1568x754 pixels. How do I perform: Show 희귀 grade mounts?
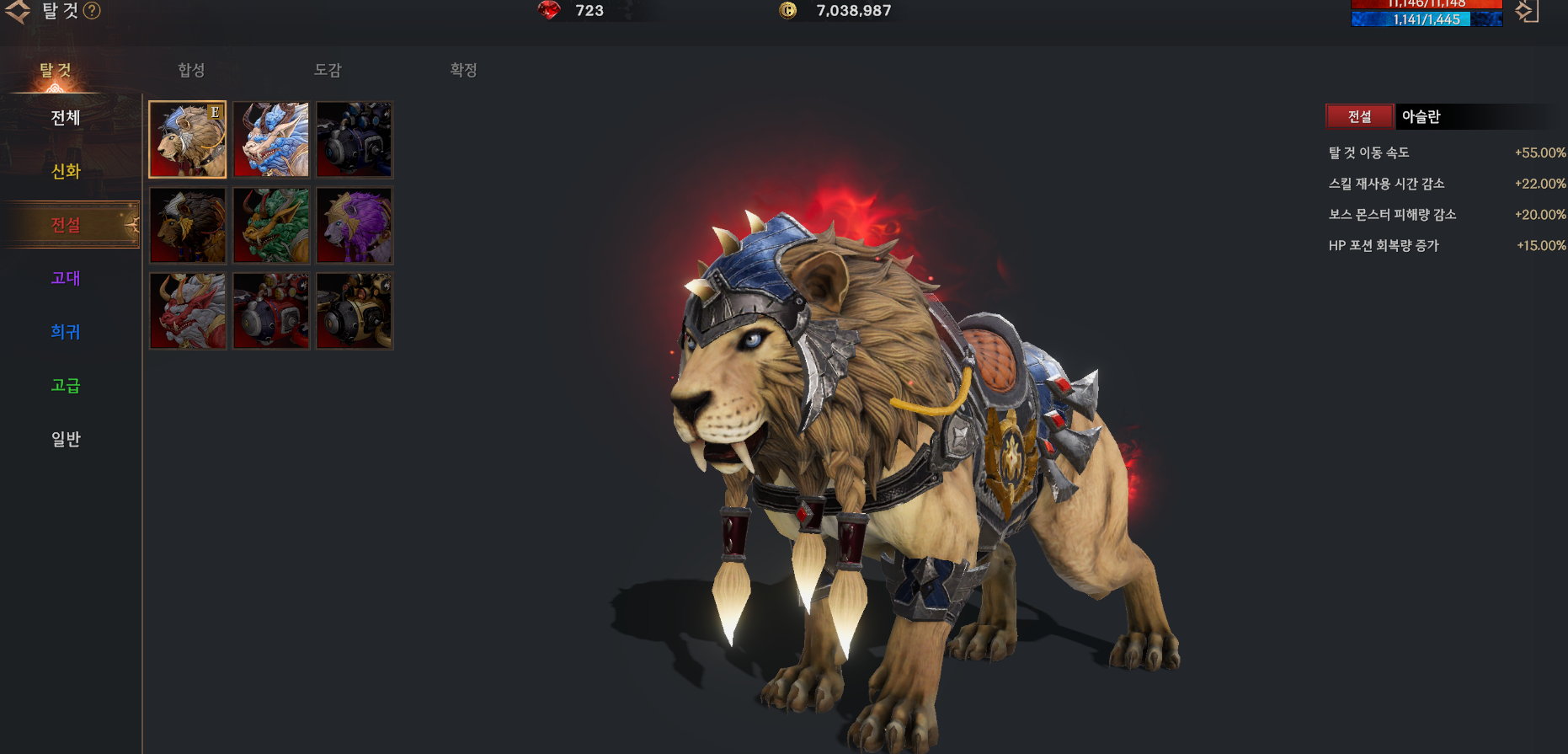66,332
